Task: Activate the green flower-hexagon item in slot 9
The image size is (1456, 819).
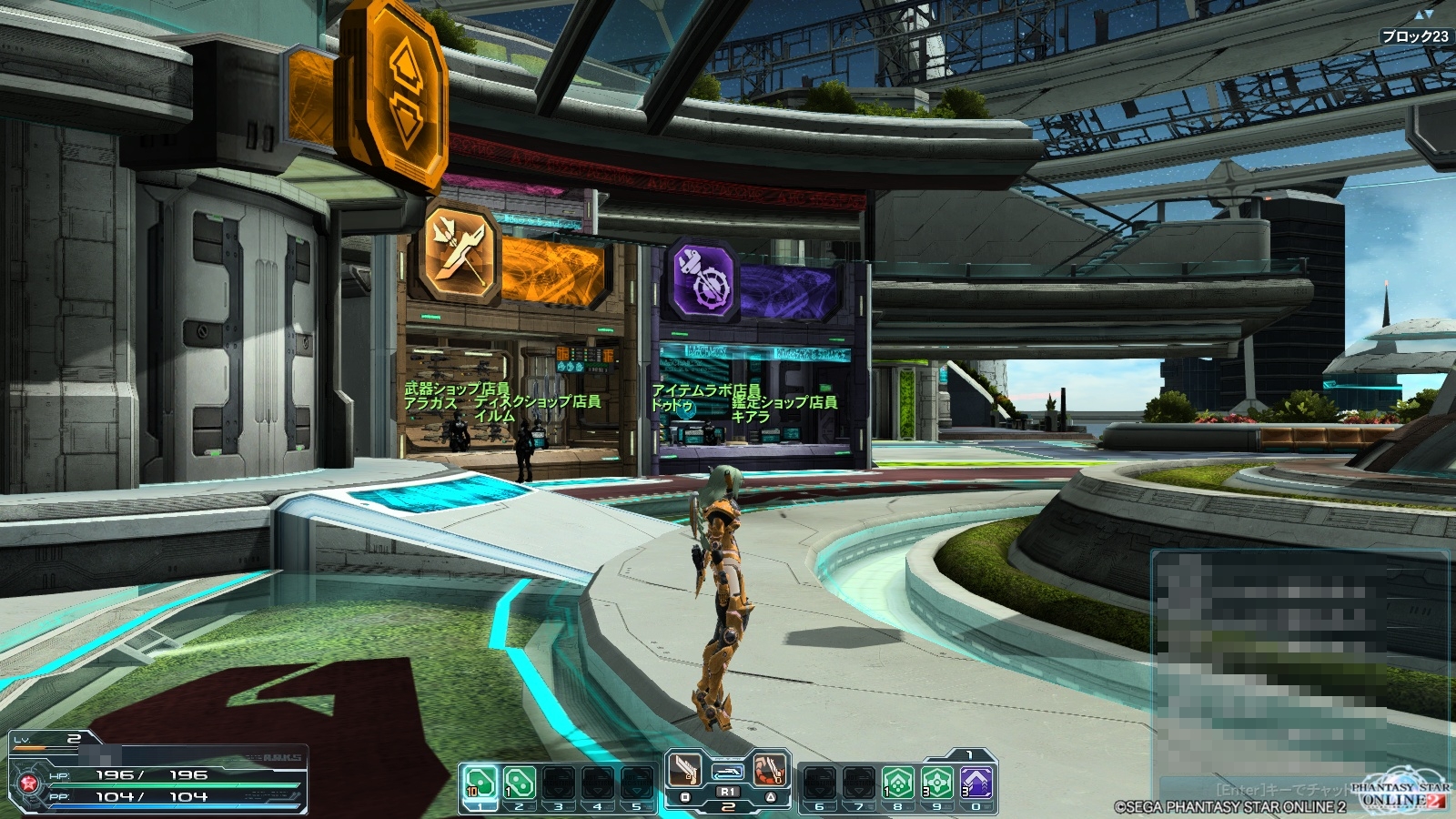Action: (x=936, y=782)
